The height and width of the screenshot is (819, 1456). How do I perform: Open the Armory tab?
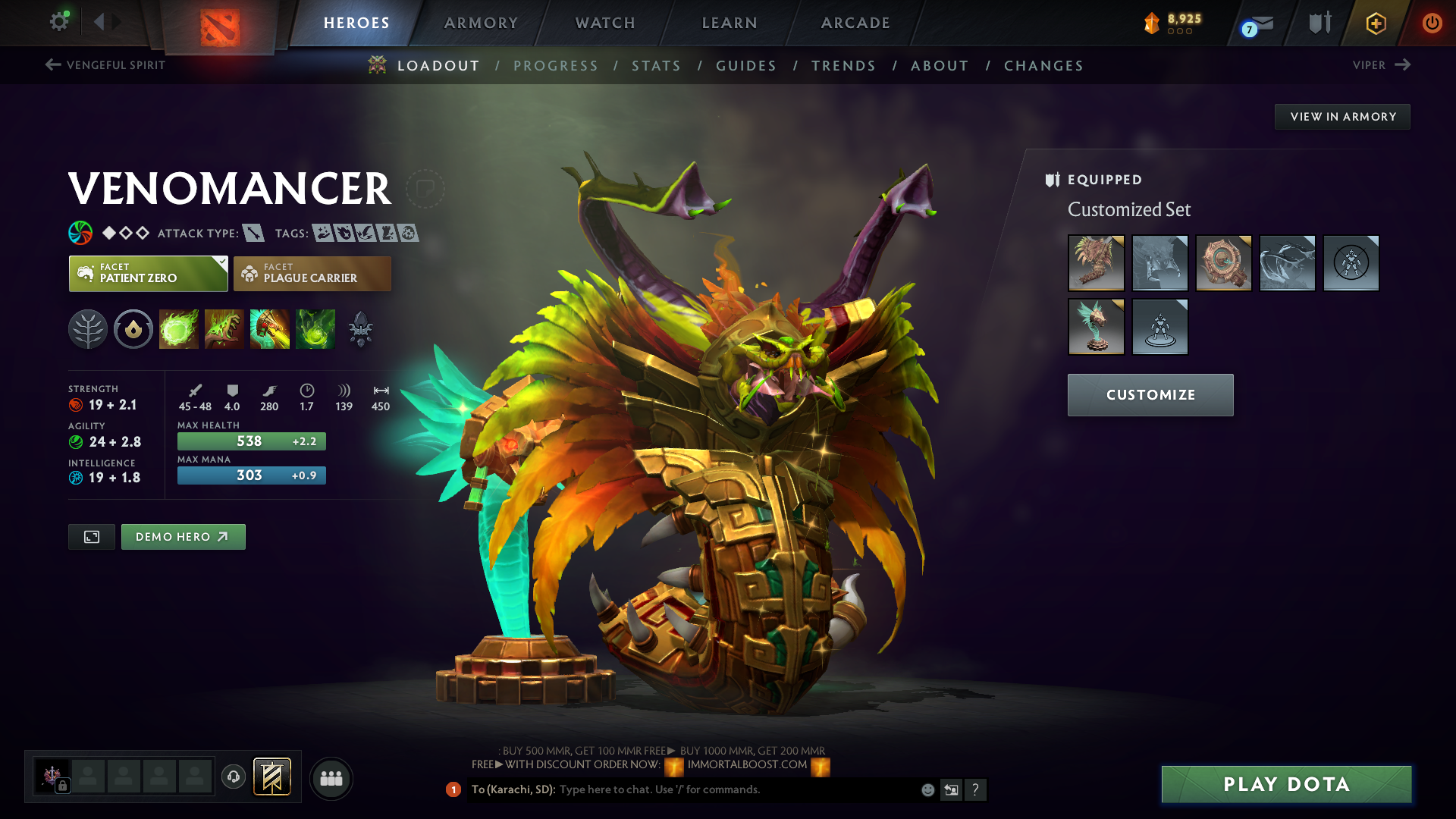point(481,23)
